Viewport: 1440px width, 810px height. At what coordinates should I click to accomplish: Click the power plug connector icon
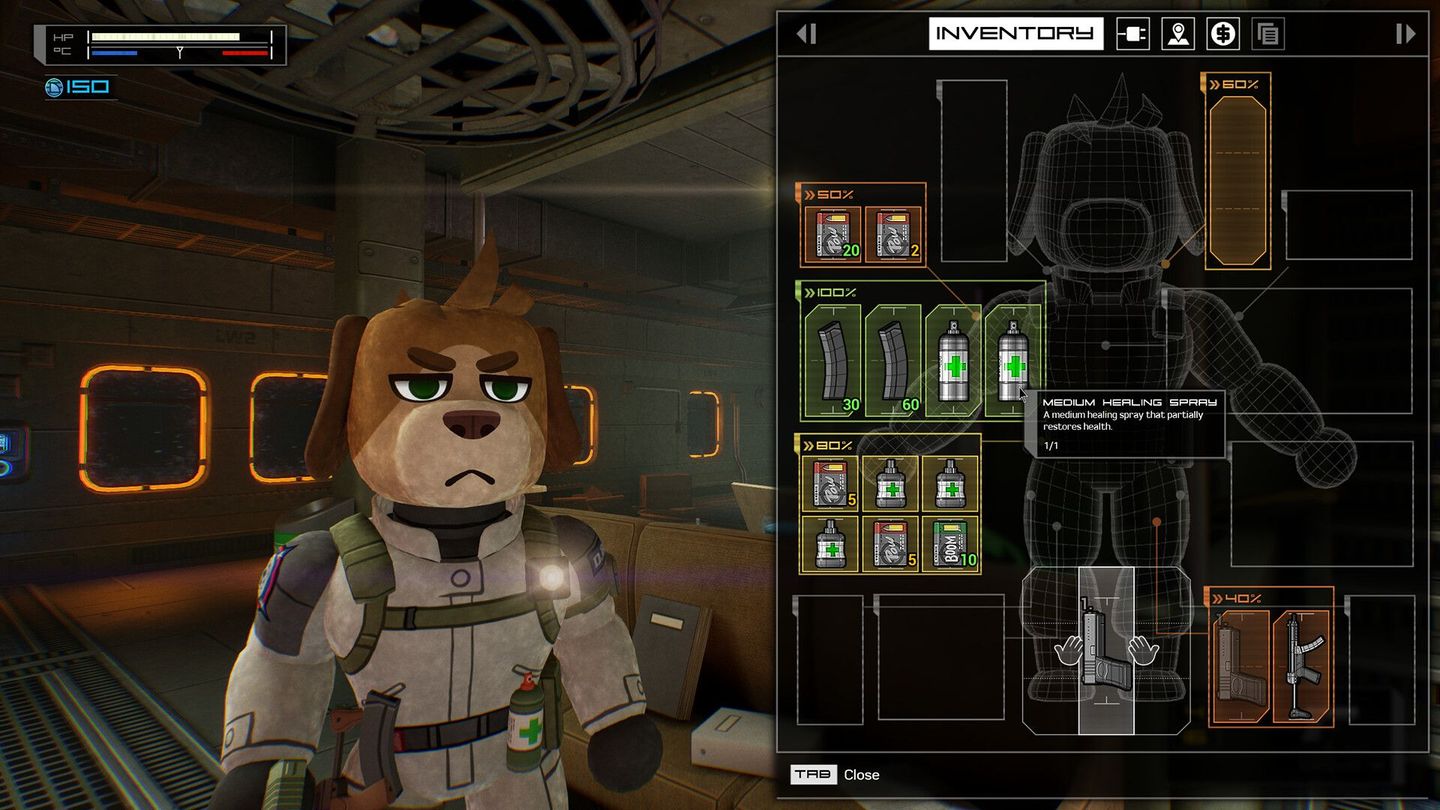click(1133, 33)
